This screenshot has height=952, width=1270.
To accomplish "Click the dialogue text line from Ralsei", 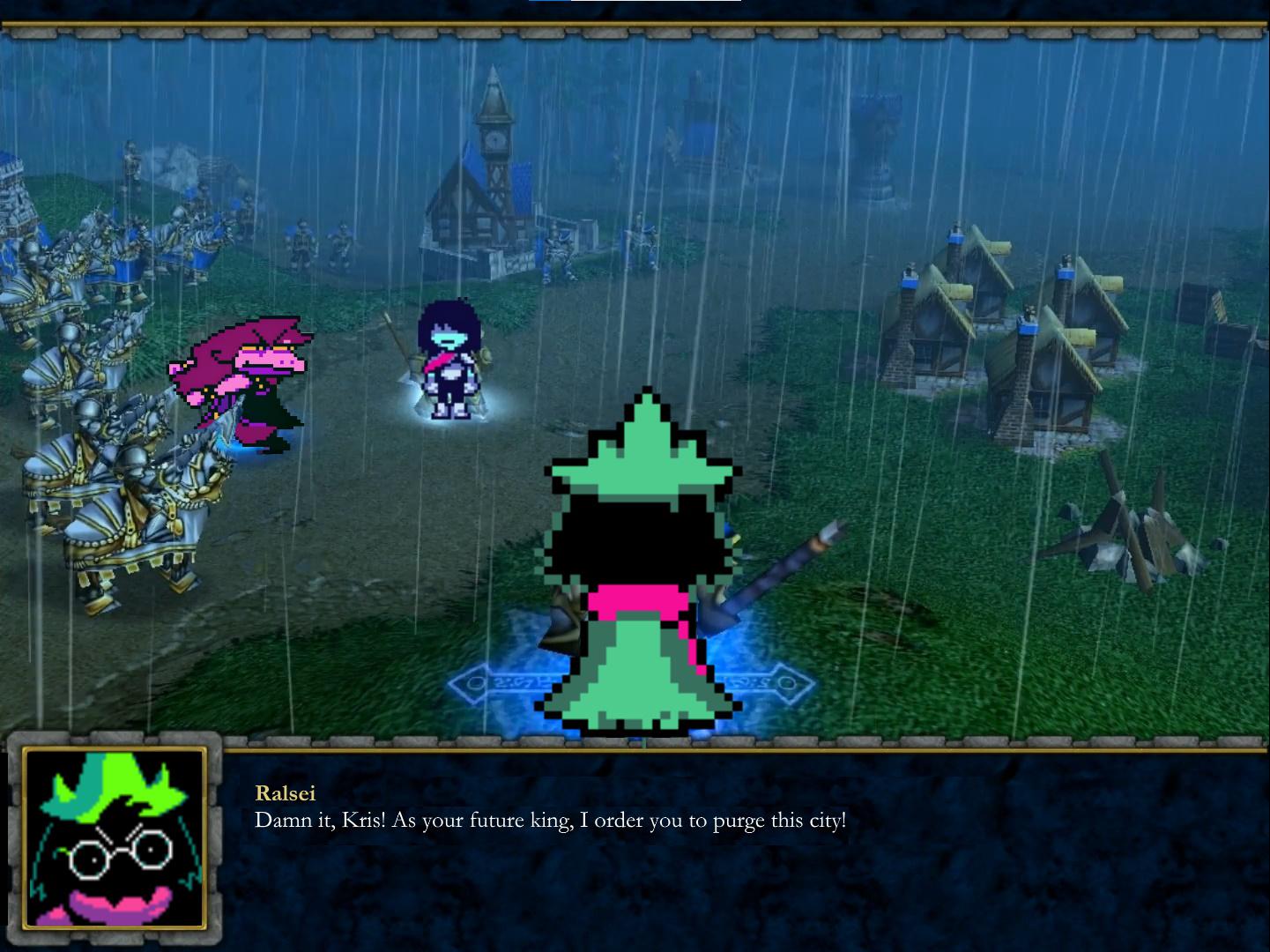I will pos(548,820).
